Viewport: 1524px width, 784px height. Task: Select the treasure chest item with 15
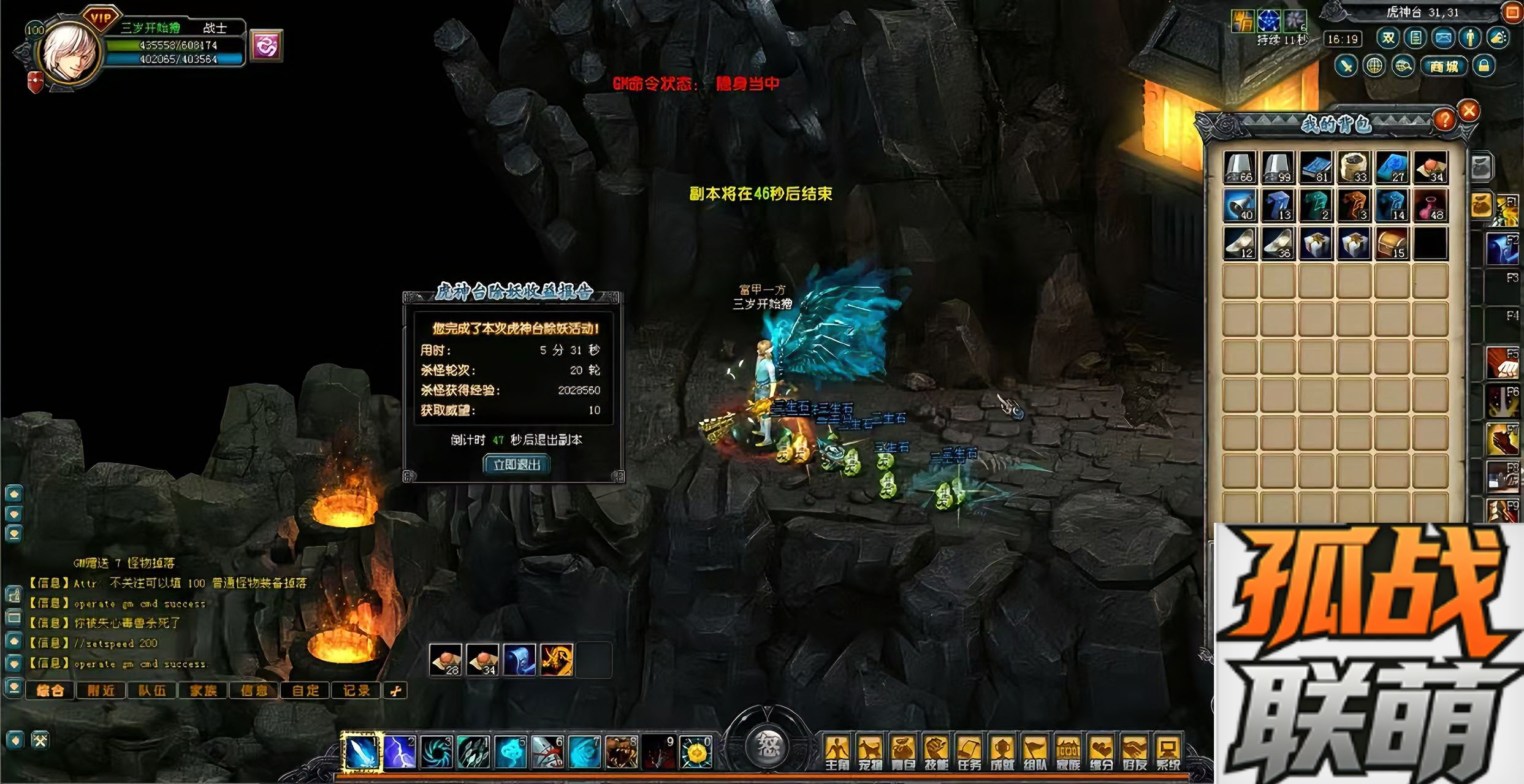coord(1392,243)
